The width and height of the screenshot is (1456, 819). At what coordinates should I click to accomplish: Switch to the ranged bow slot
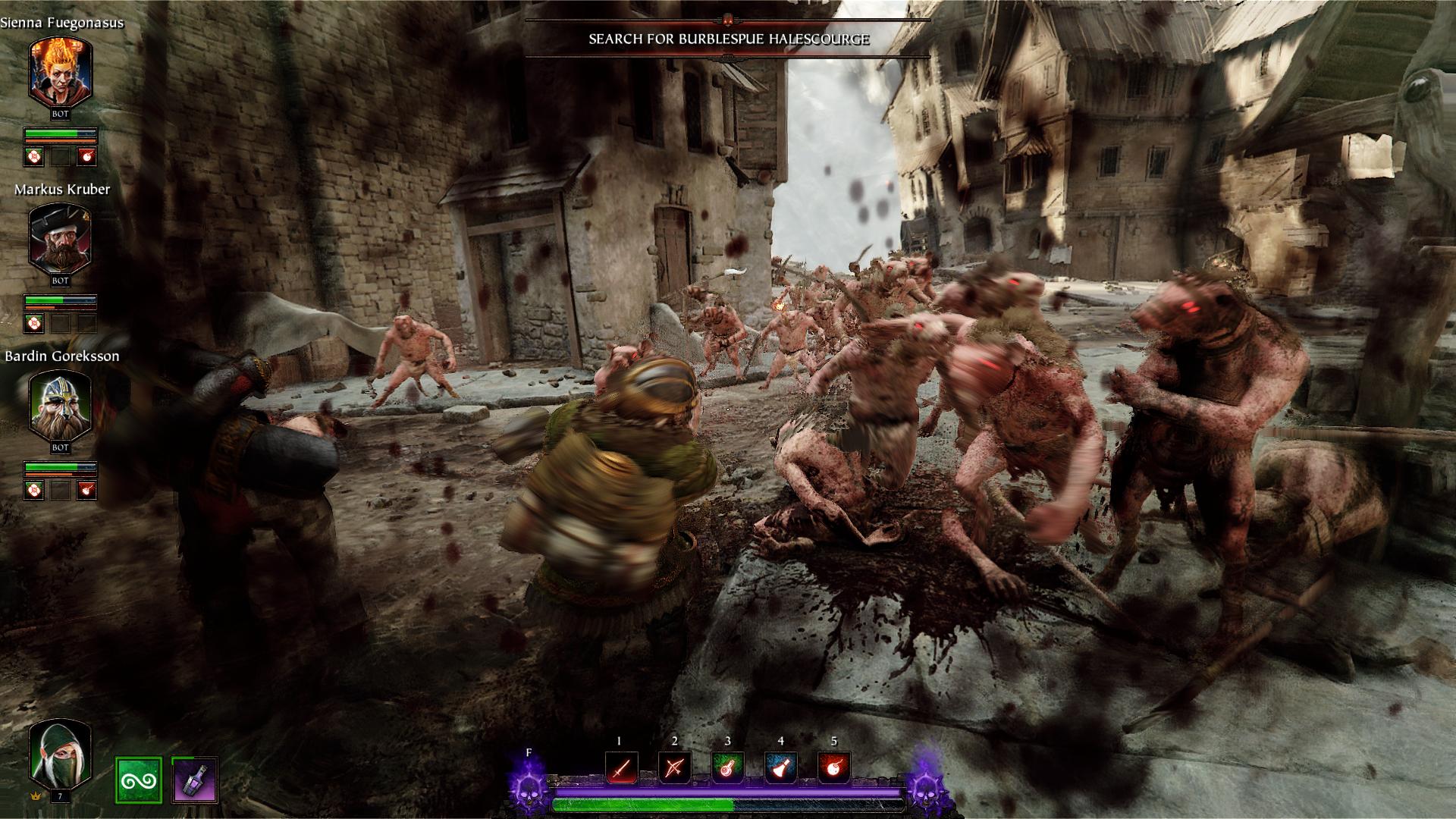tap(674, 768)
